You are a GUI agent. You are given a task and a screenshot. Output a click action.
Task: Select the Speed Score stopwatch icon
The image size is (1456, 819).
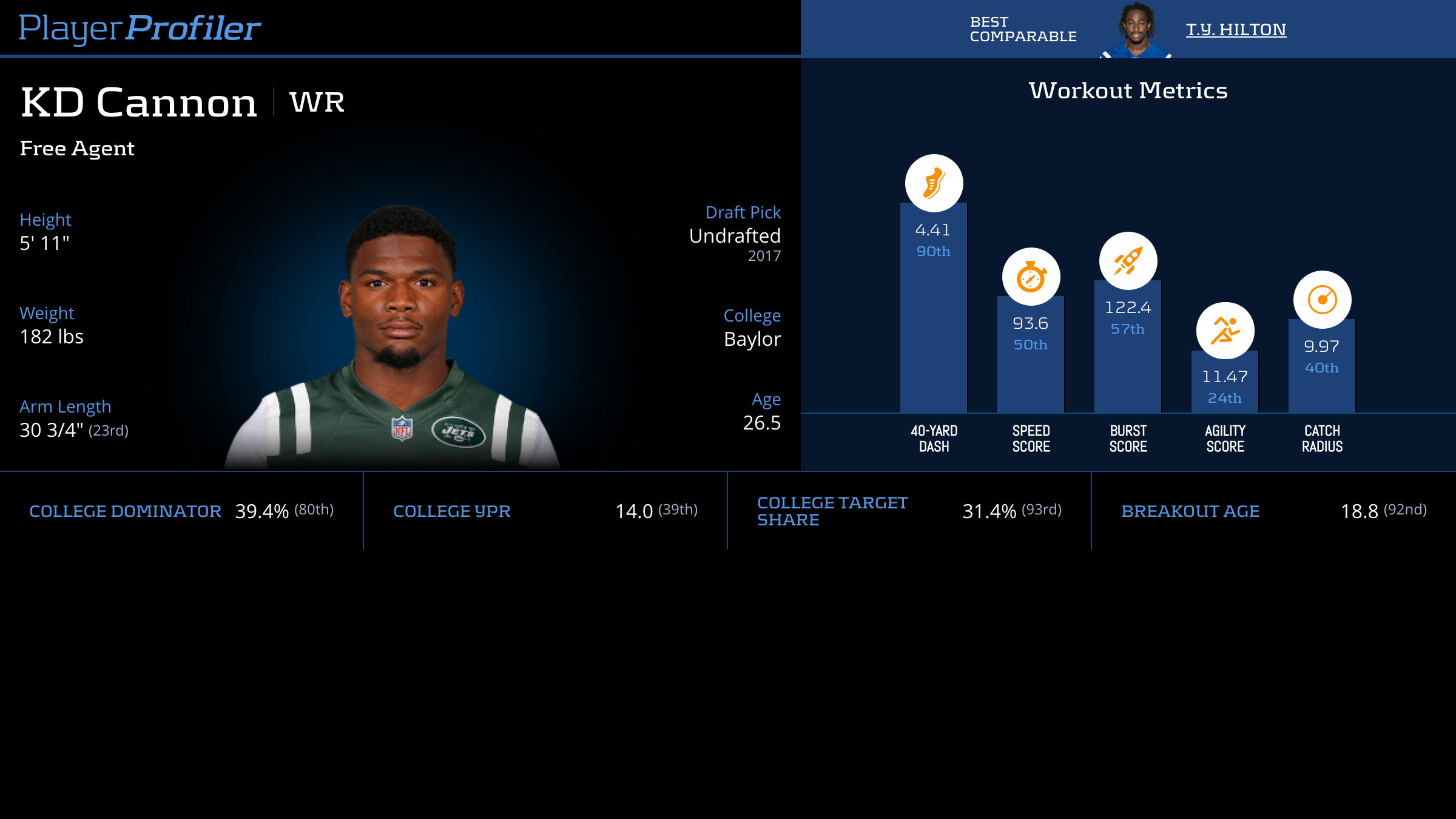click(1031, 277)
